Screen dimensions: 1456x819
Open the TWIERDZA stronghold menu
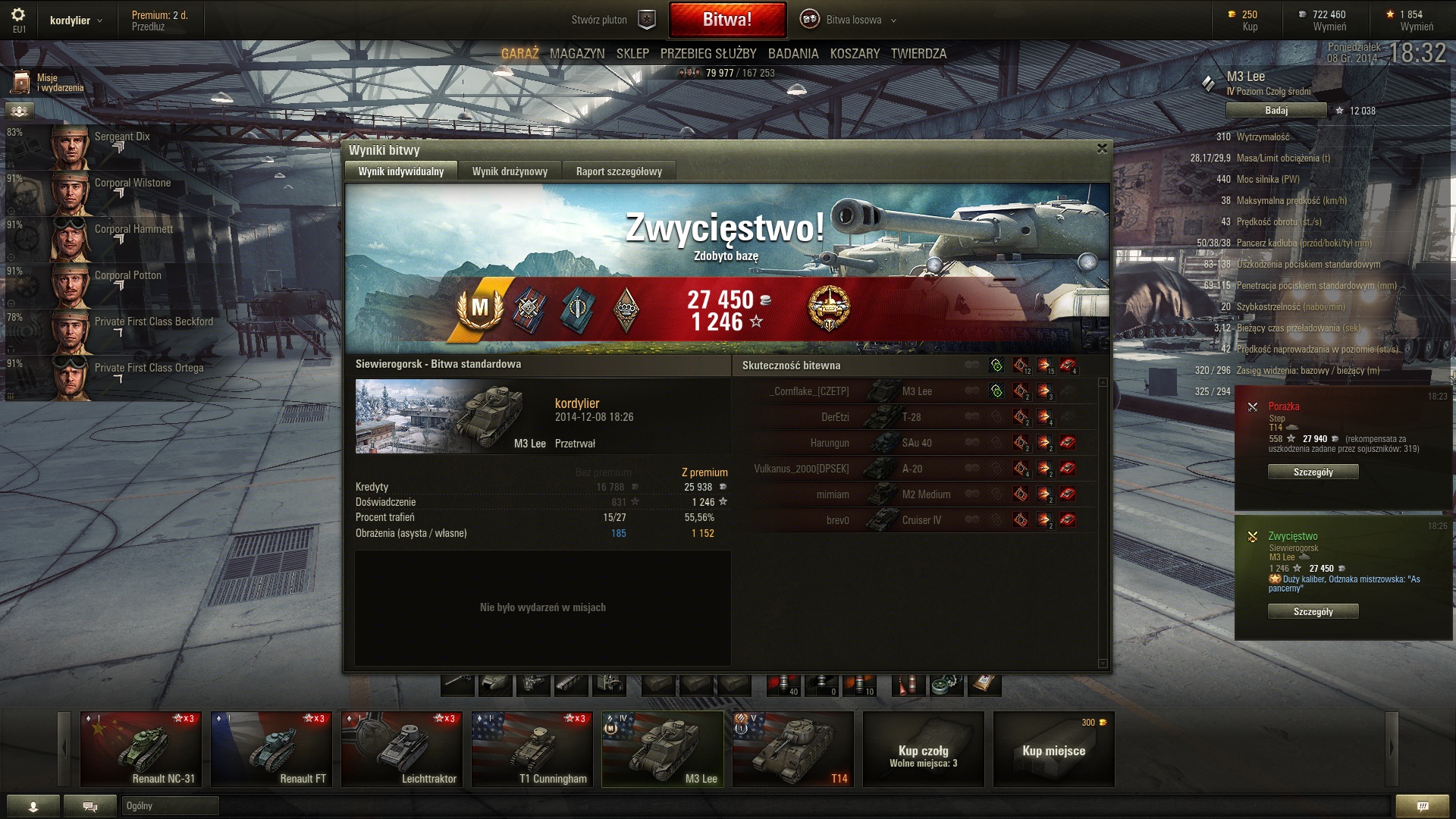point(918,54)
